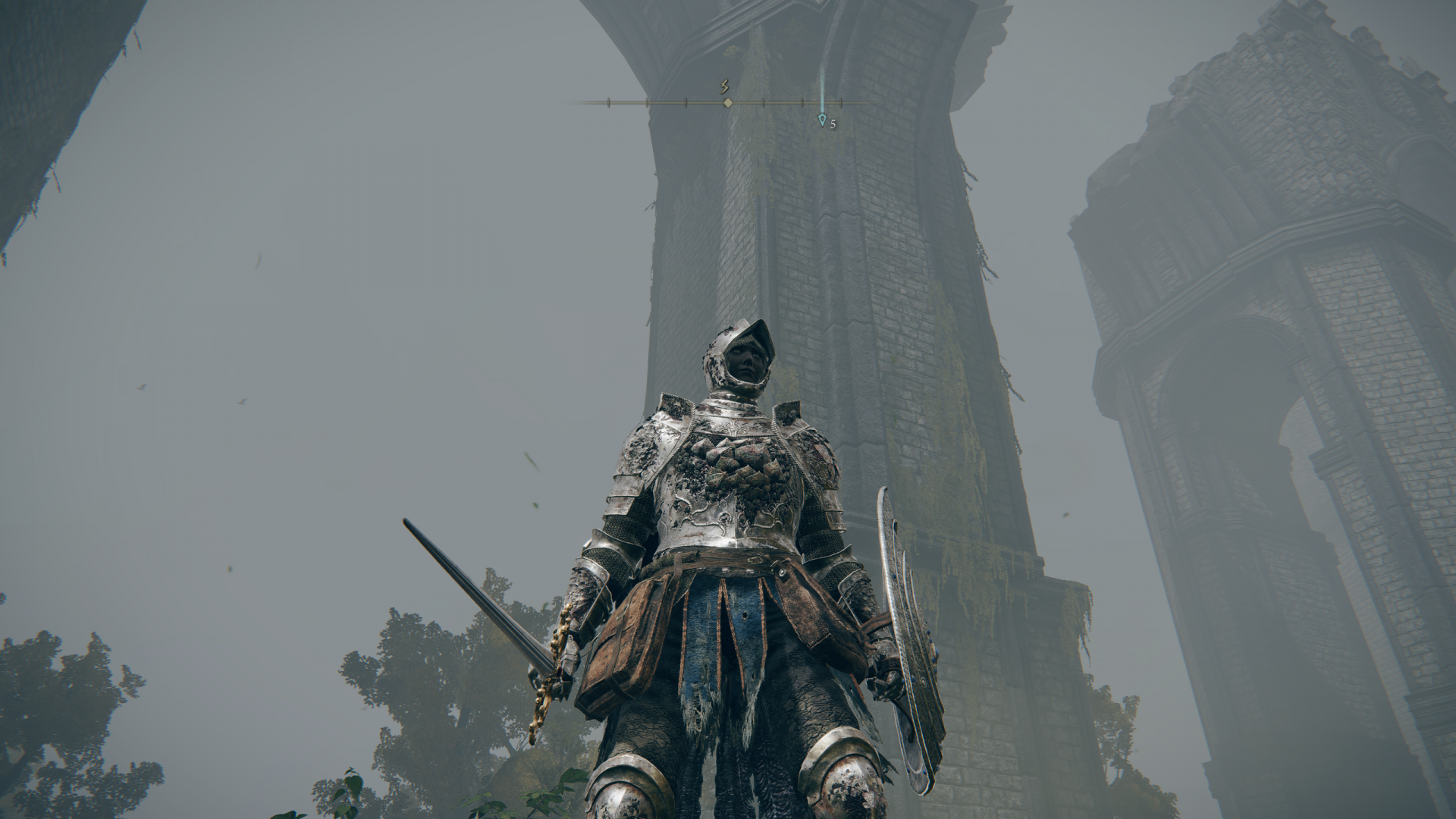The image size is (1456, 819).
Task: Click a bird flying on the left
Action: click(140, 388)
